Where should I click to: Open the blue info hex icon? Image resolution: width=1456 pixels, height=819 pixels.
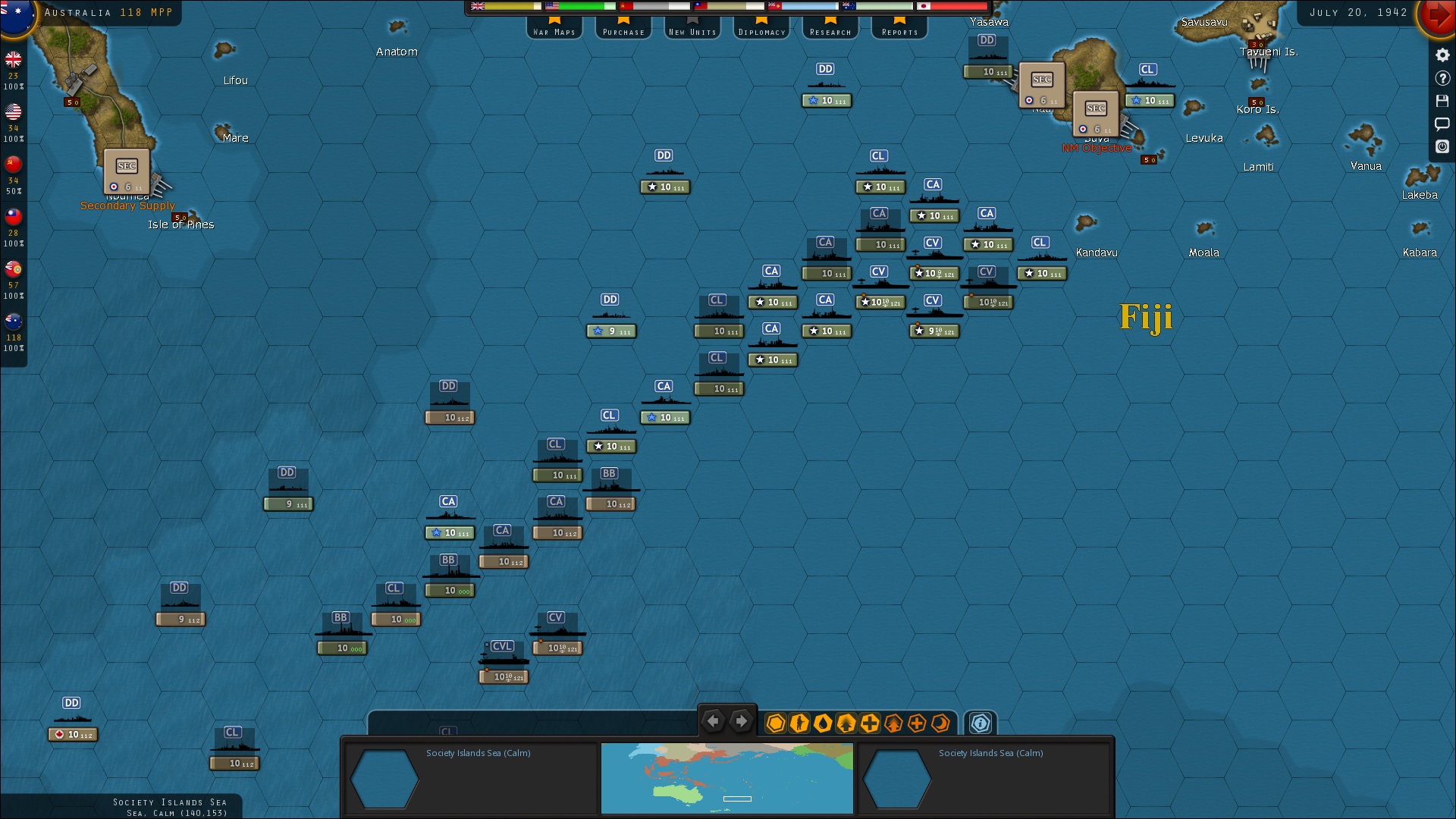coord(980,723)
